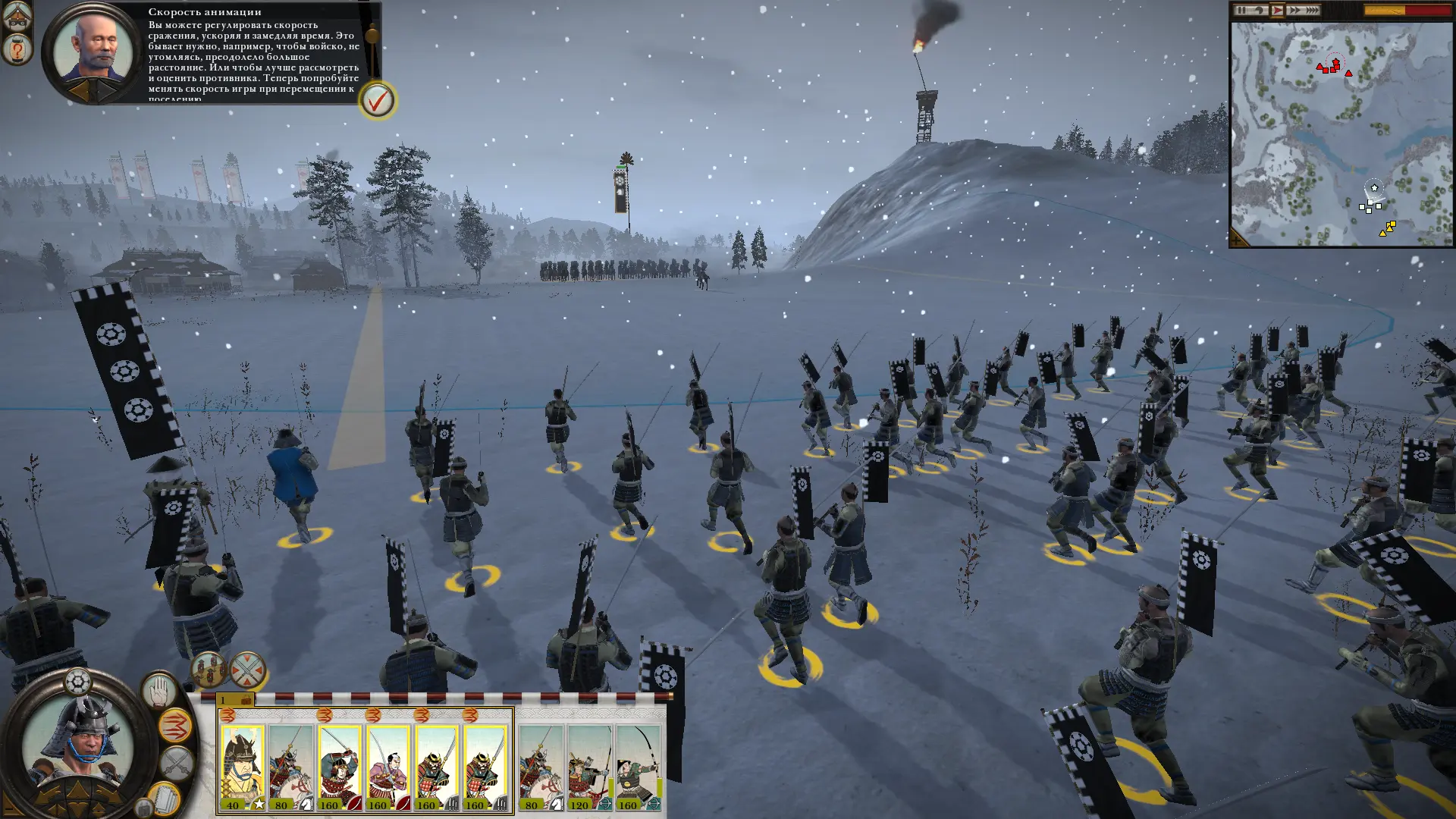1456x819 pixels.
Task: Halt units with the open-hand button
Action: point(159,691)
